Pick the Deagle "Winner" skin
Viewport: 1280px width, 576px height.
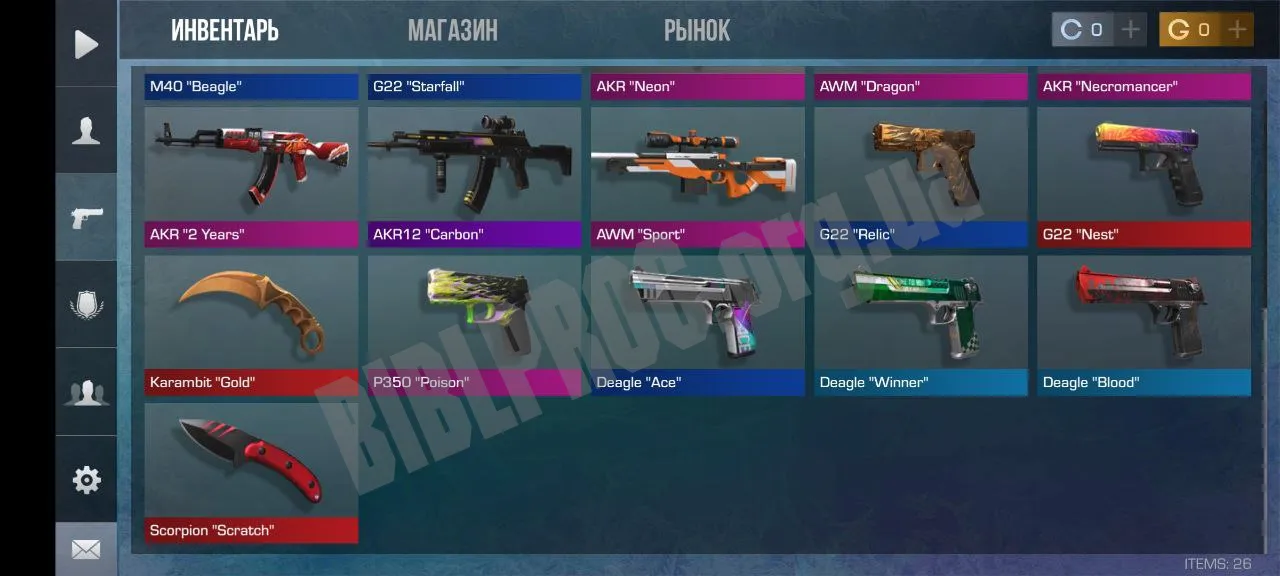pyautogui.click(x=920, y=324)
